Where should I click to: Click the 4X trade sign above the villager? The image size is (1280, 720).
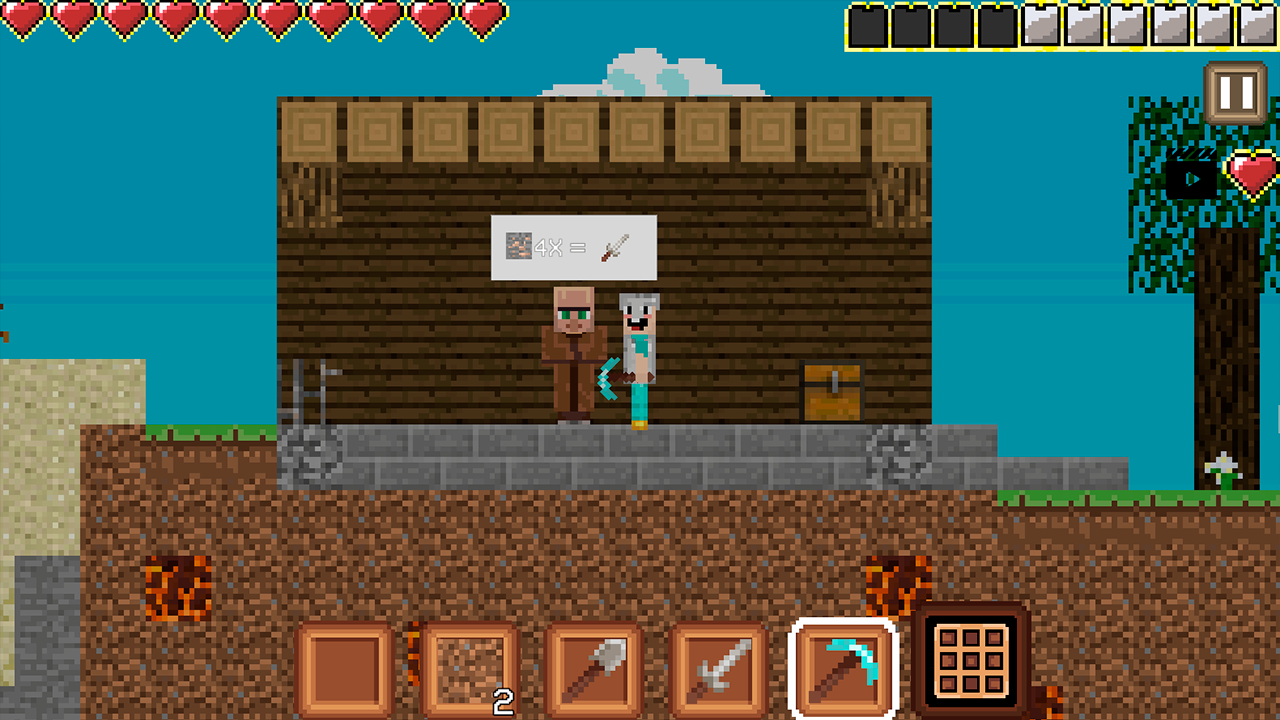tap(573, 247)
